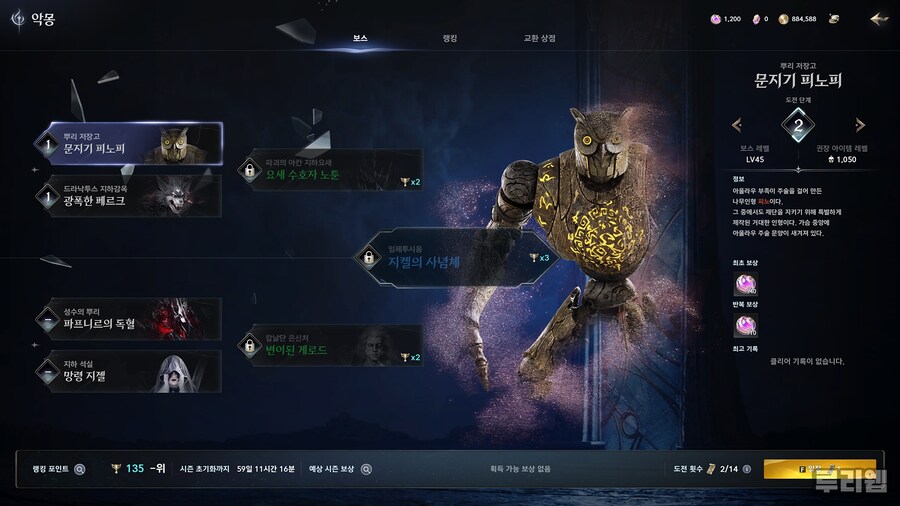Open the mailbox icon beside gold
This screenshot has width=900, height=506.
click(x=833, y=18)
